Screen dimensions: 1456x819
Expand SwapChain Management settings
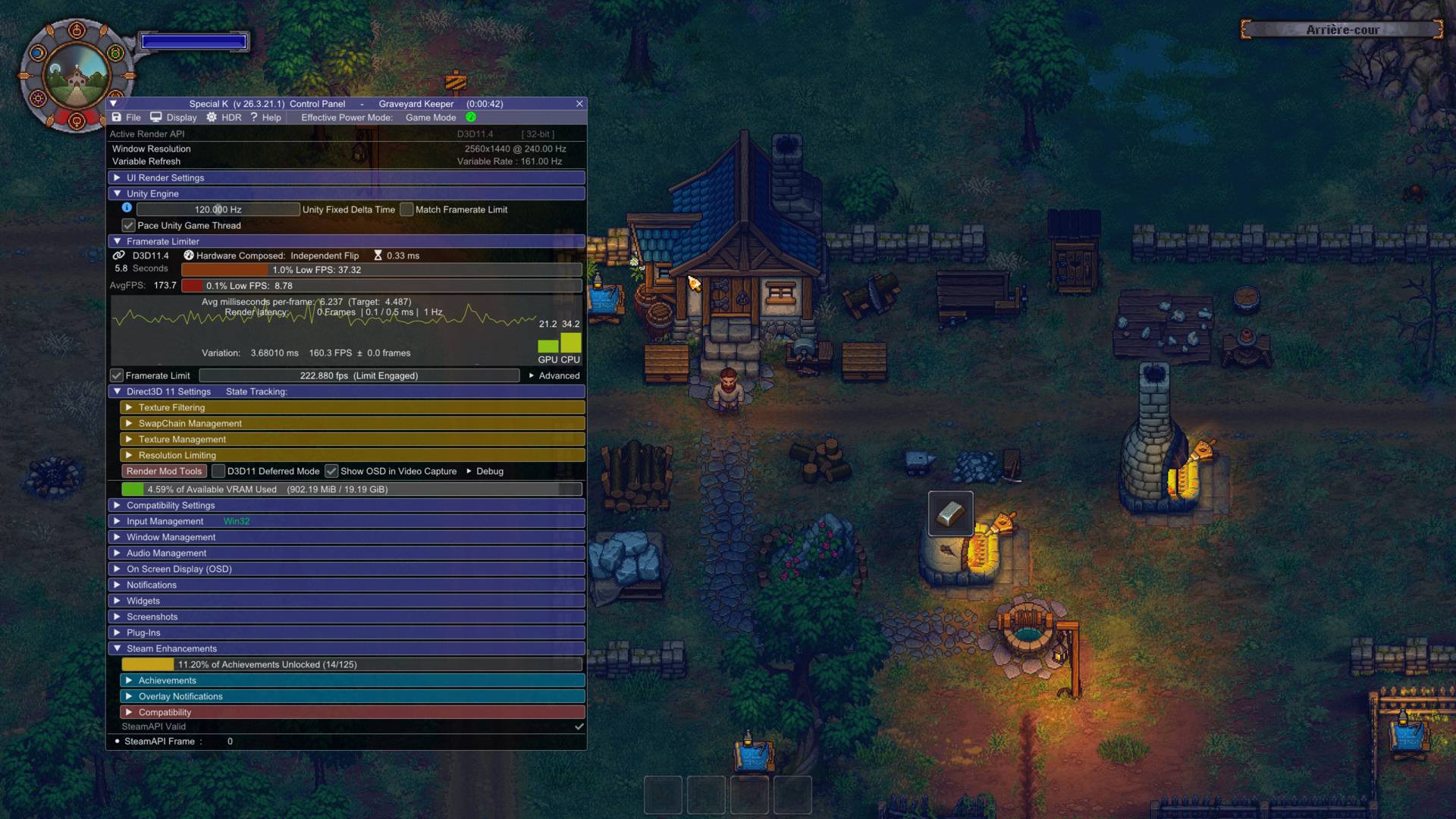click(x=190, y=424)
